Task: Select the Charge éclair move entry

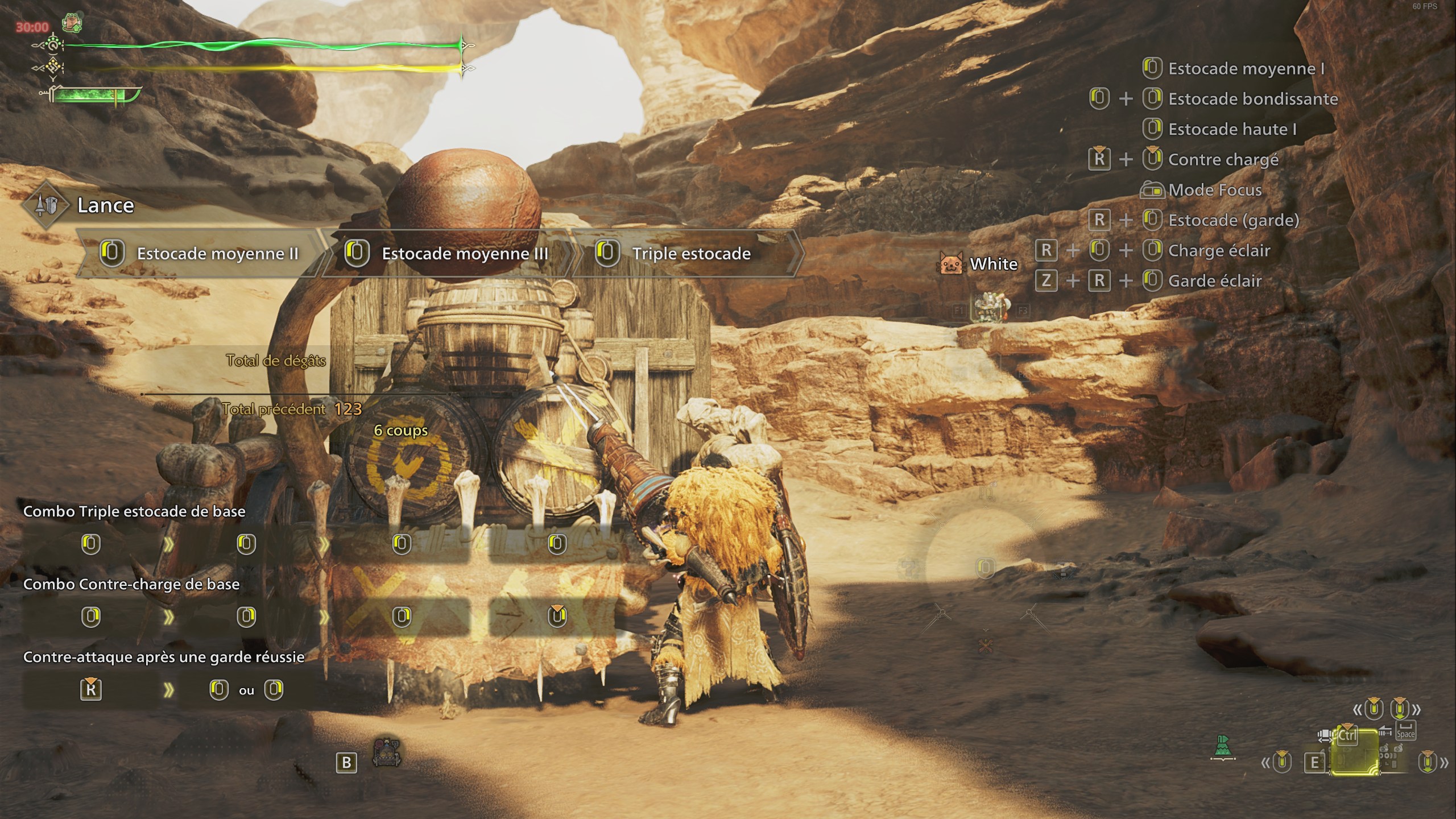Action: tap(1219, 251)
